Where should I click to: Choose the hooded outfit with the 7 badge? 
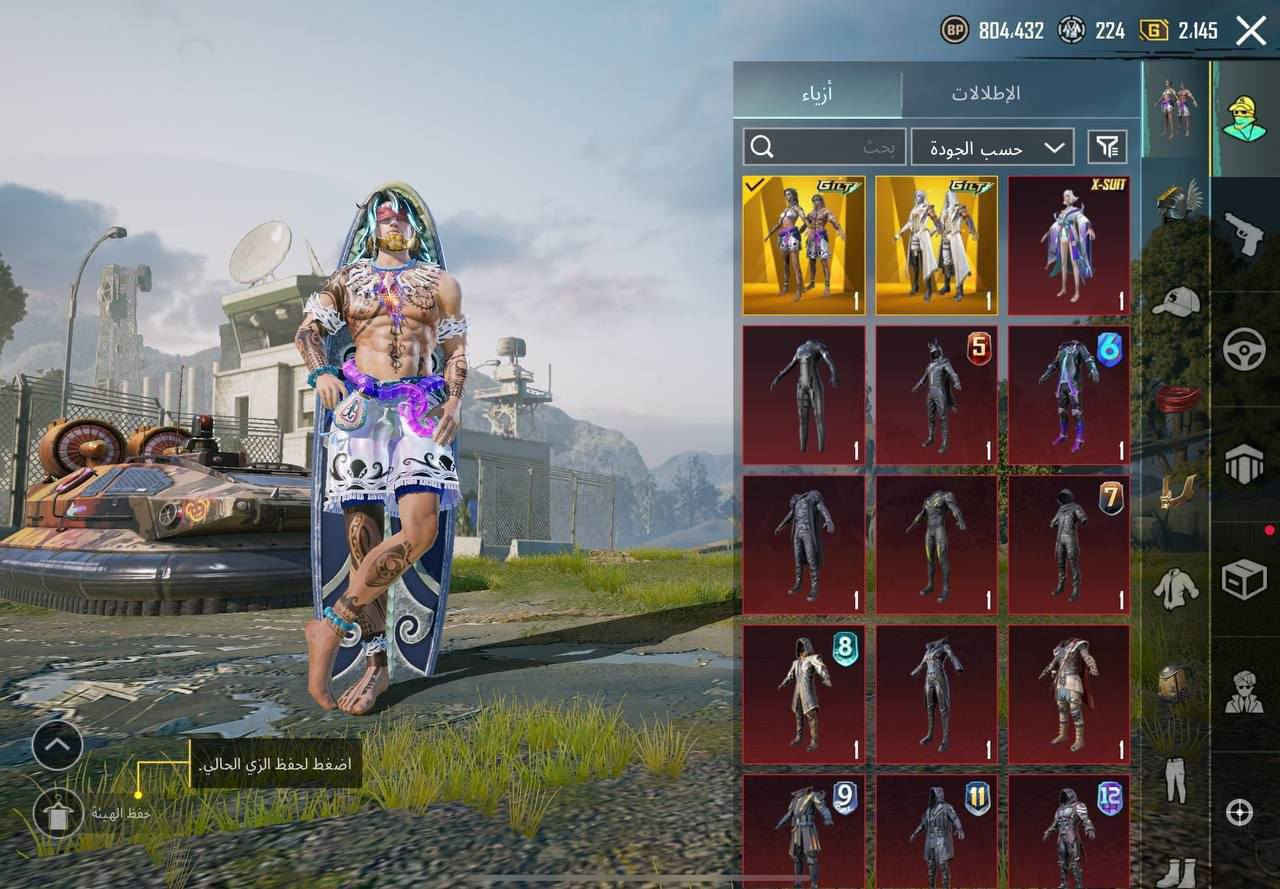click(1069, 544)
